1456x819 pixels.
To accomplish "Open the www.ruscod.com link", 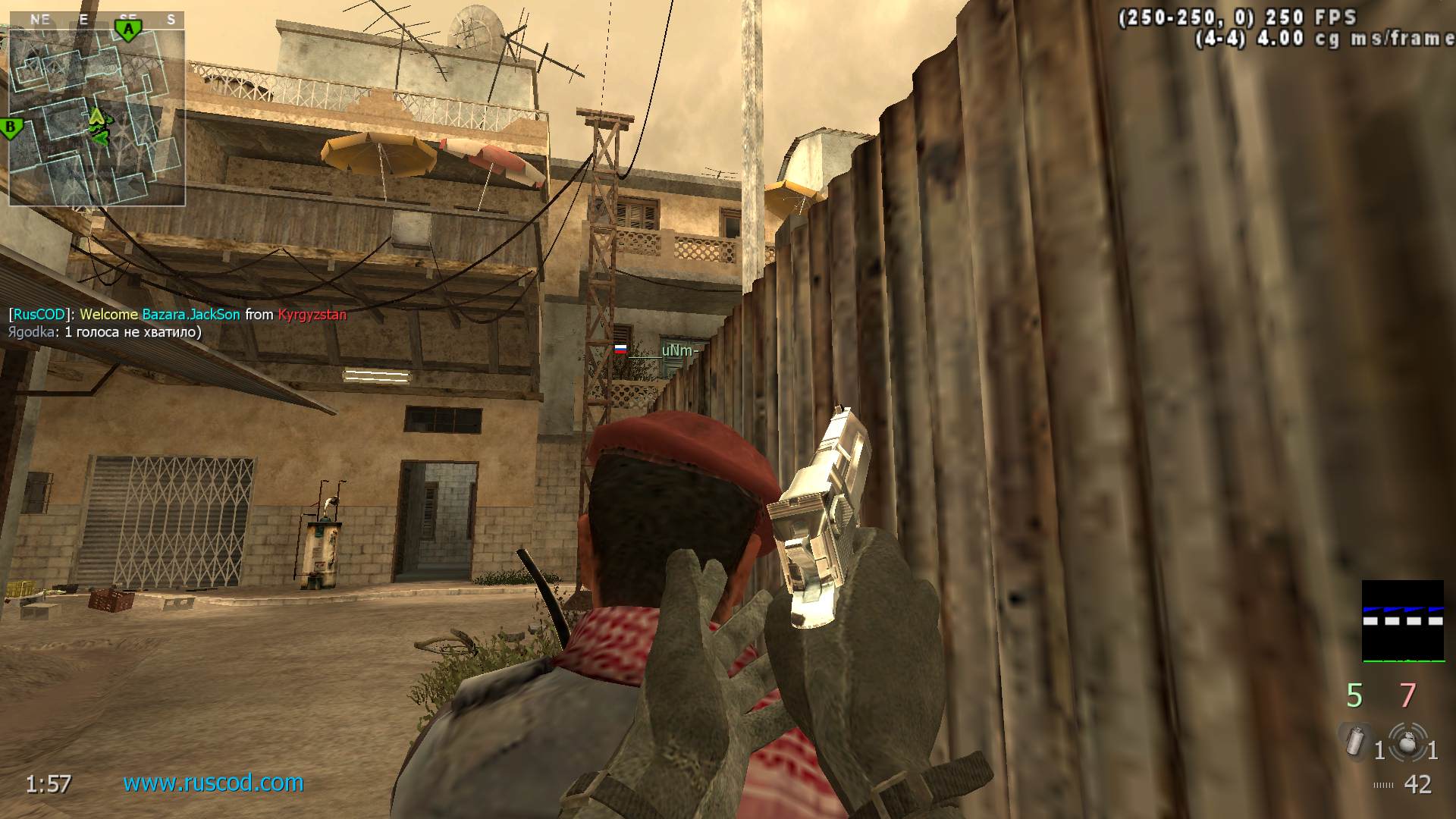I will coord(213,783).
